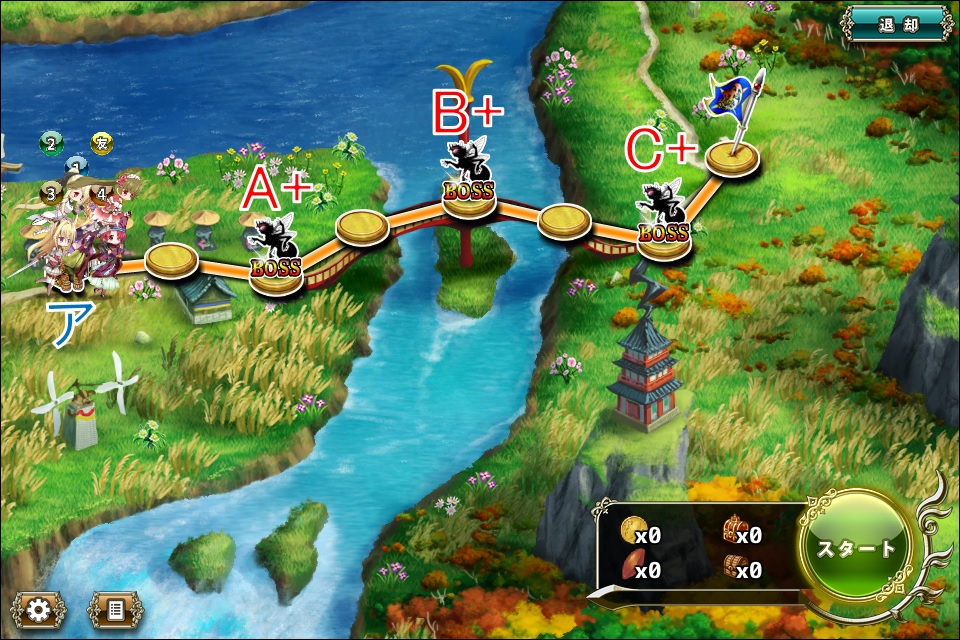960x640 pixels.
Task: Select the A+ boss map node
Action: coord(276,269)
